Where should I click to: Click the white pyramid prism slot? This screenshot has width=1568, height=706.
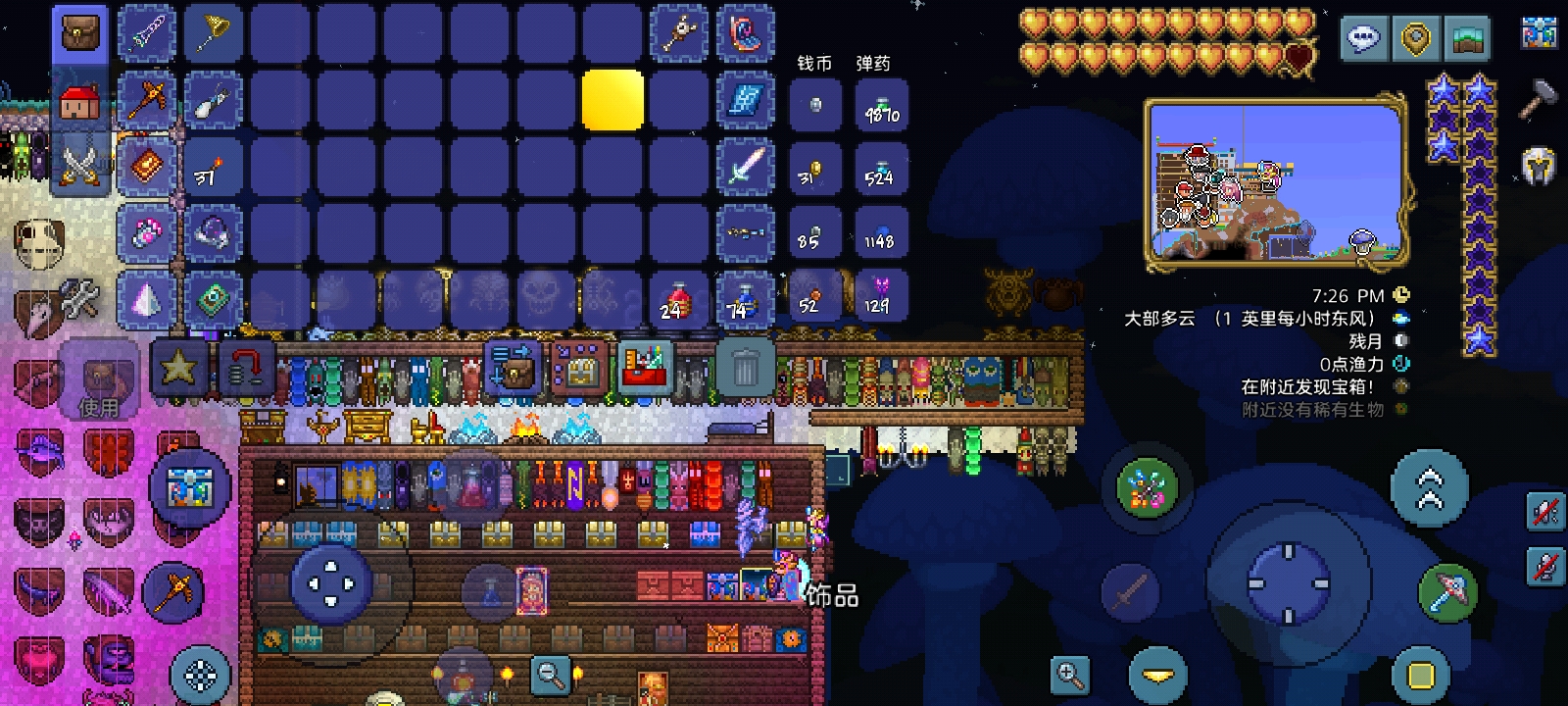[147, 300]
